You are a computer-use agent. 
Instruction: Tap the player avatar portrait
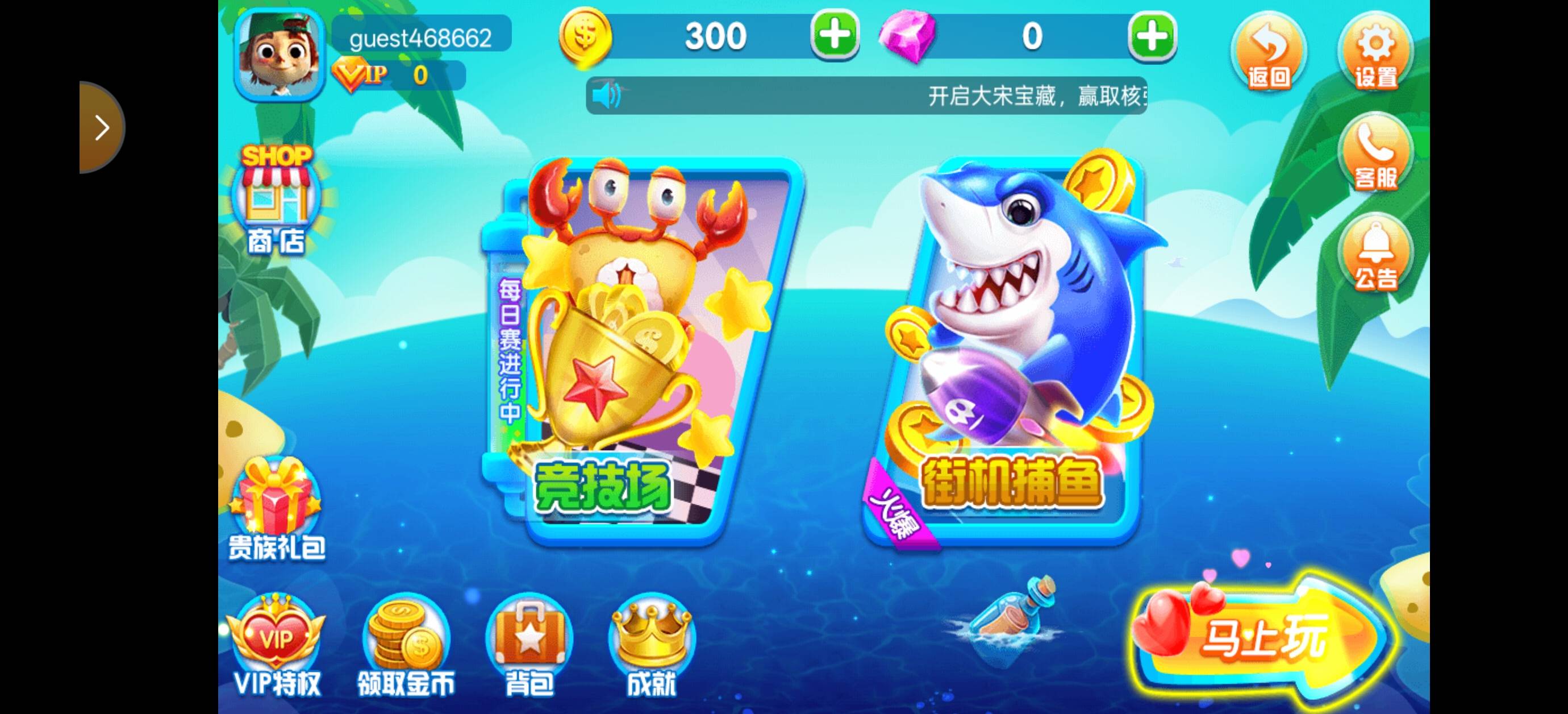point(279,55)
